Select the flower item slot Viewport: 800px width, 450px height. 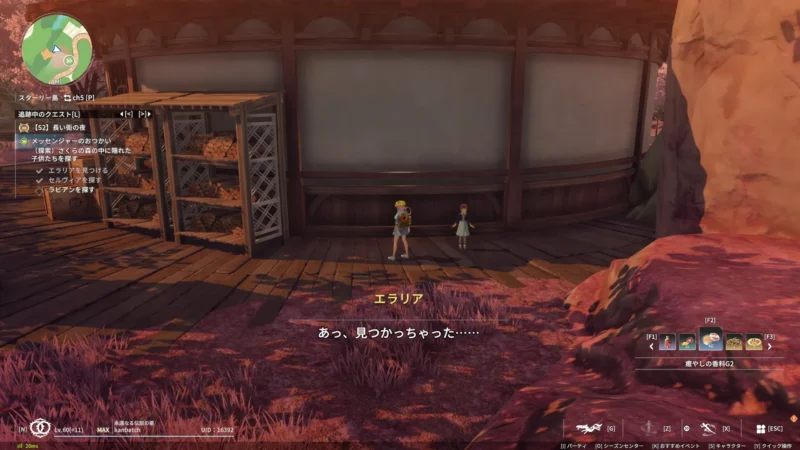click(x=687, y=342)
